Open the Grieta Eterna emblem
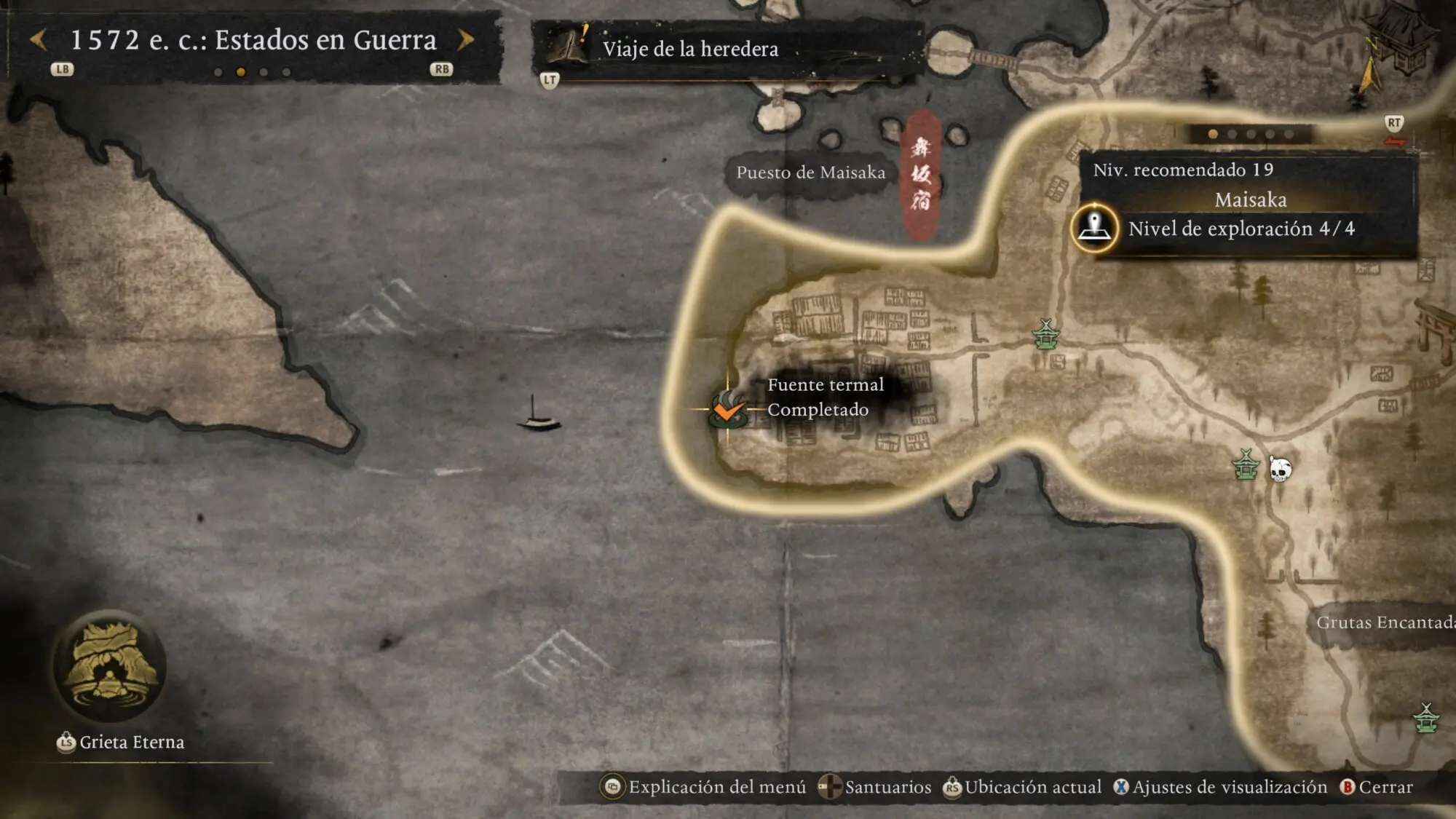Screen dimensions: 1456x819 point(109,666)
